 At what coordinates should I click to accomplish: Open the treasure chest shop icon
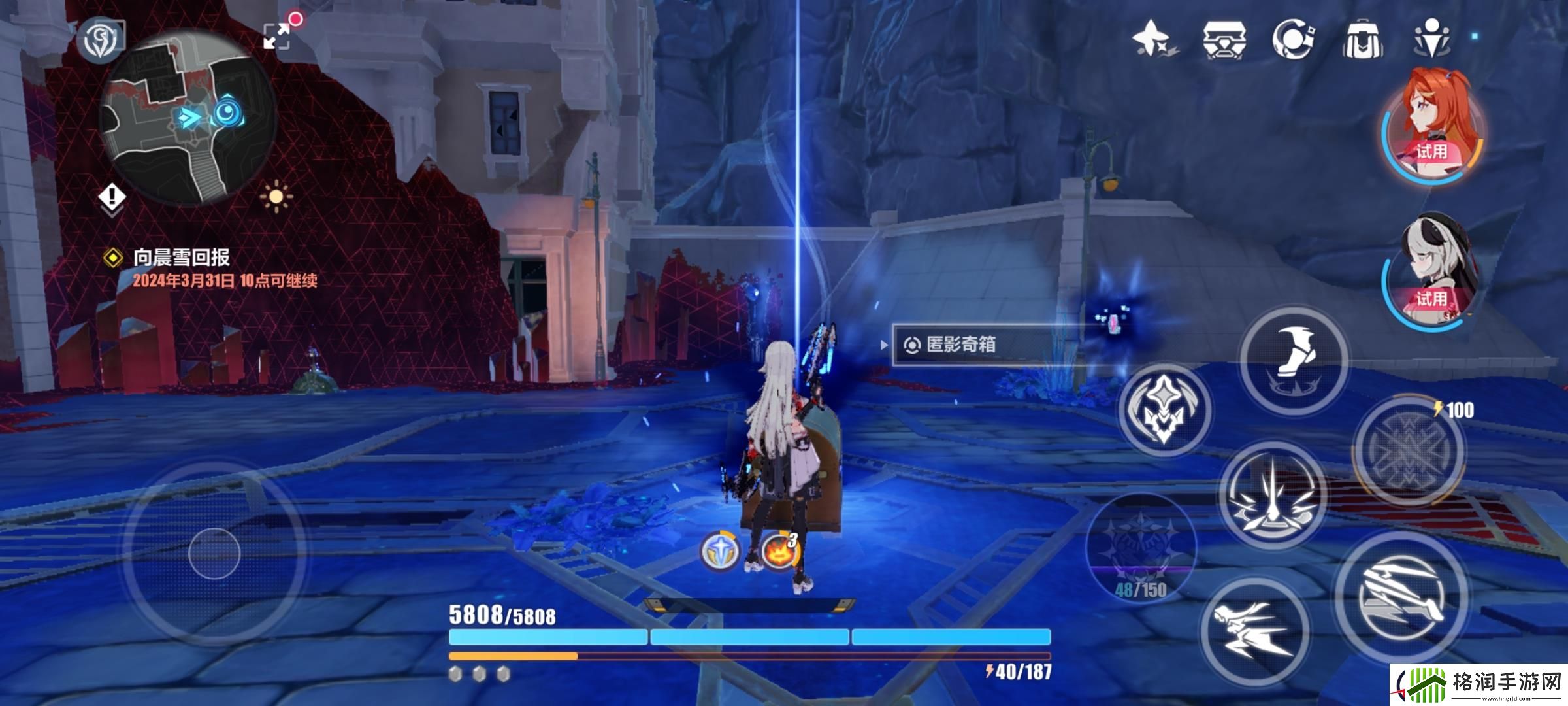[1224, 39]
